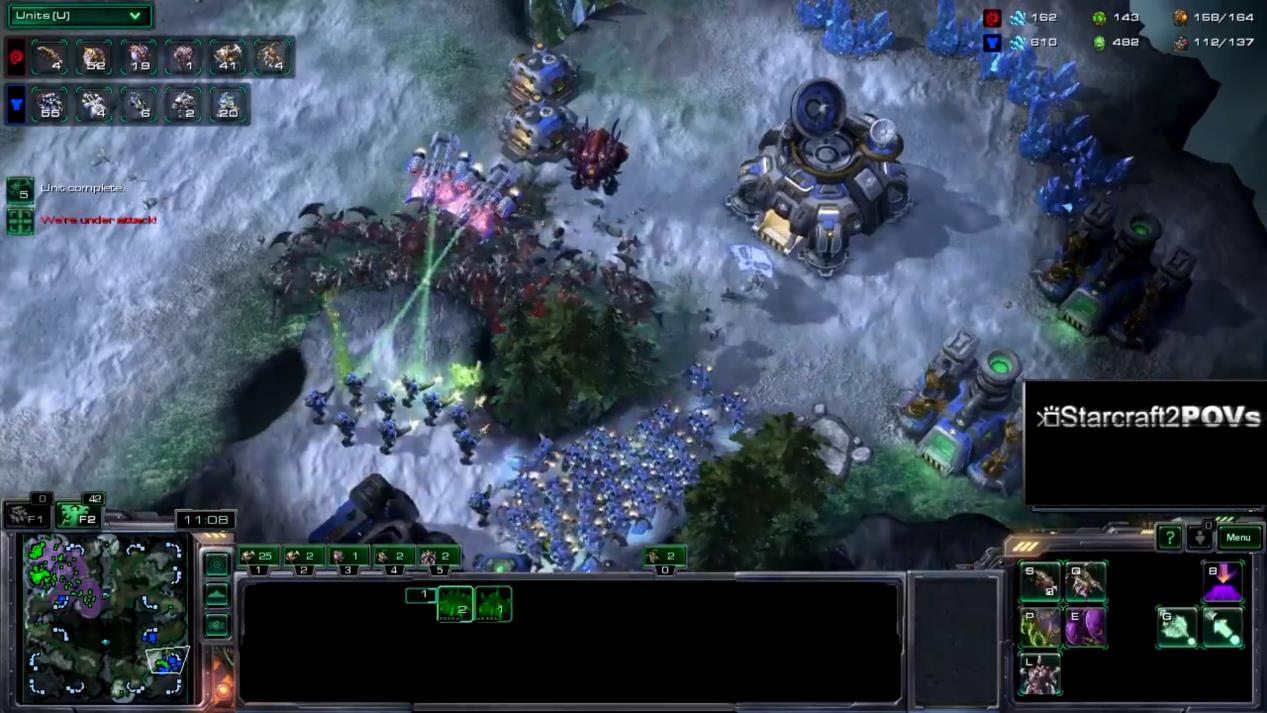Use the Q hotkey command icon

click(1085, 583)
